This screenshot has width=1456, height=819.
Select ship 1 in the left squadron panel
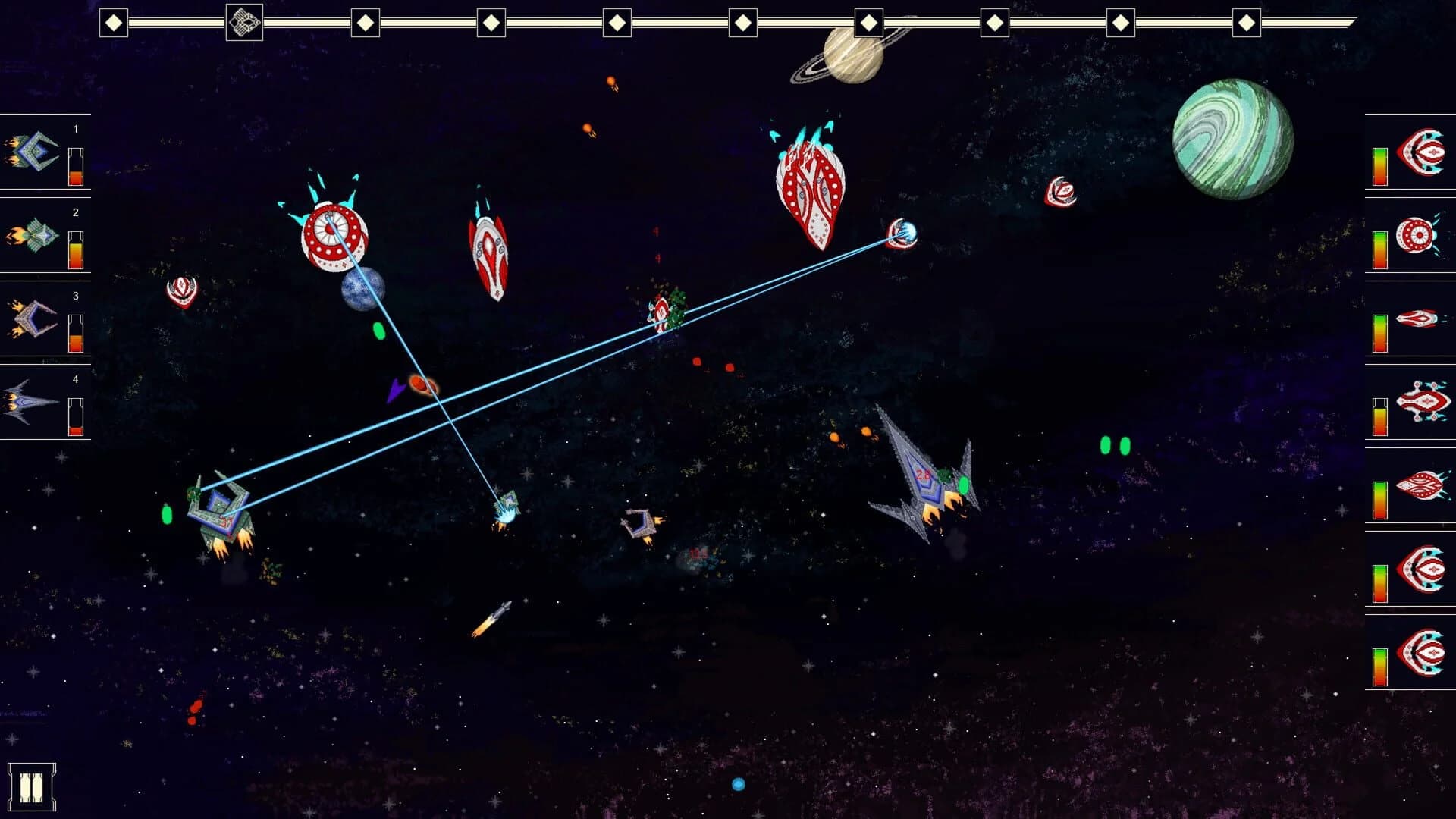[x=30, y=152]
